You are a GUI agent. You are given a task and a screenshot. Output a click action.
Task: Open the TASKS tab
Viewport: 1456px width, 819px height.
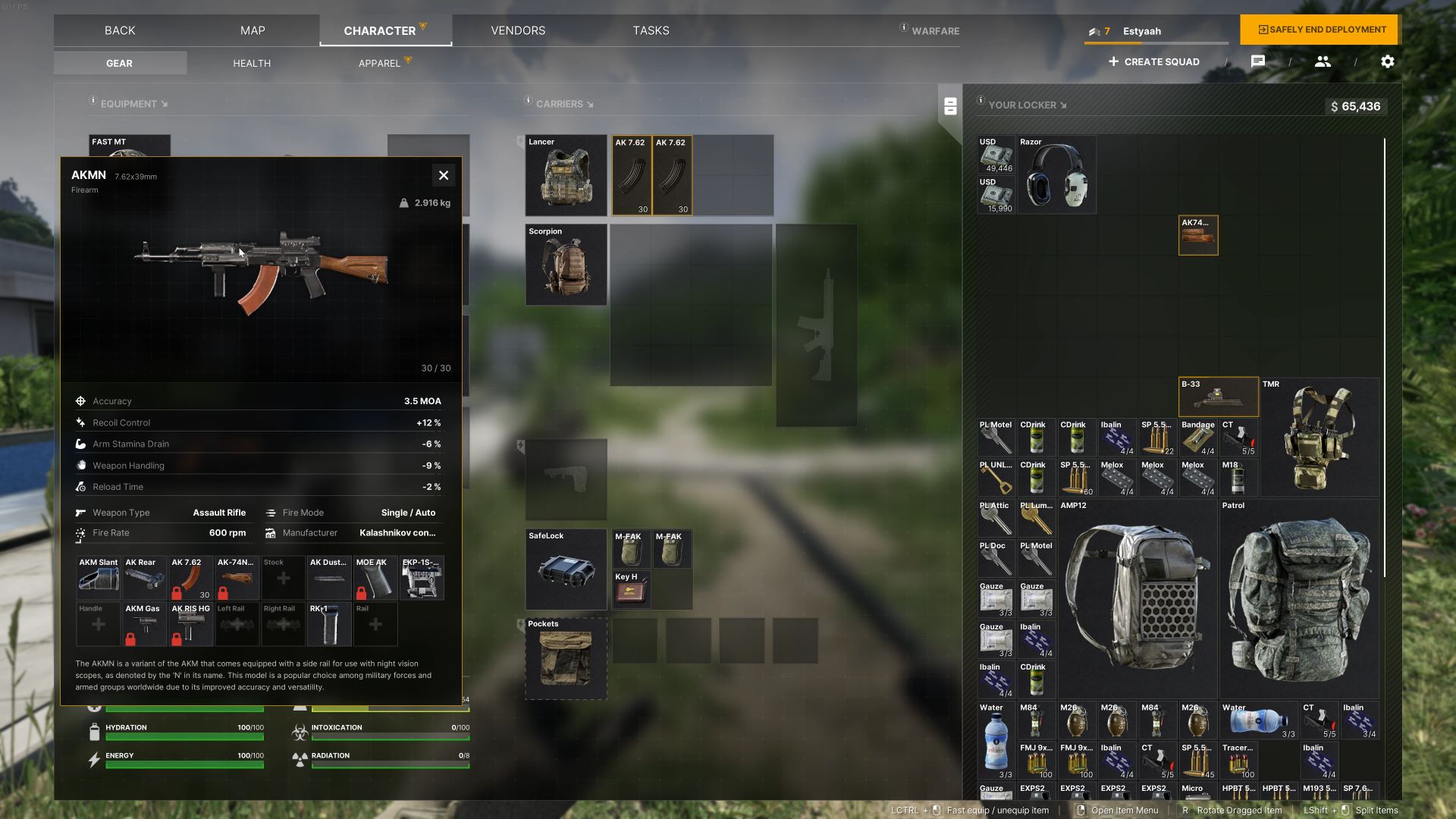click(x=651, y=30)
